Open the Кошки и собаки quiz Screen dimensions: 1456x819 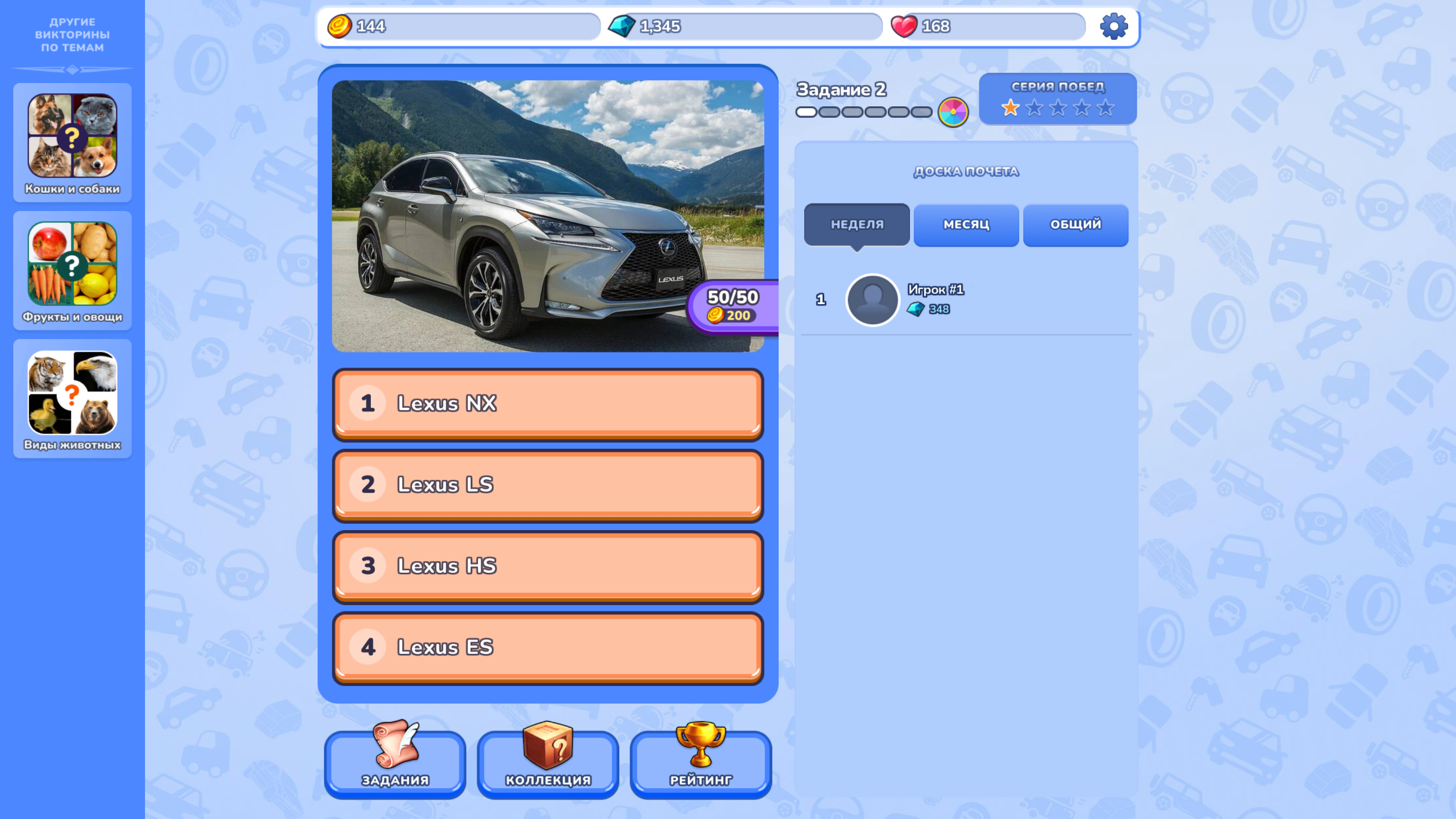click(72, 142)
